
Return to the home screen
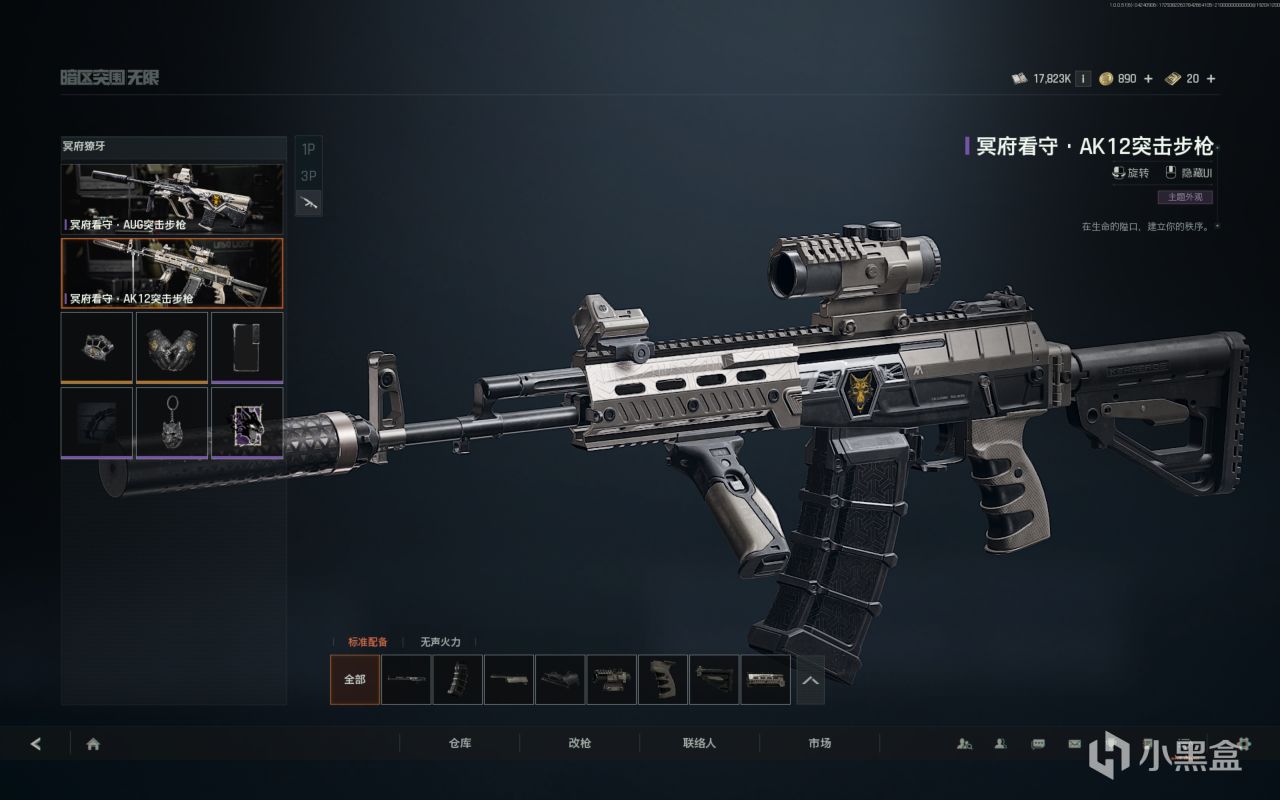coord(93,744)
